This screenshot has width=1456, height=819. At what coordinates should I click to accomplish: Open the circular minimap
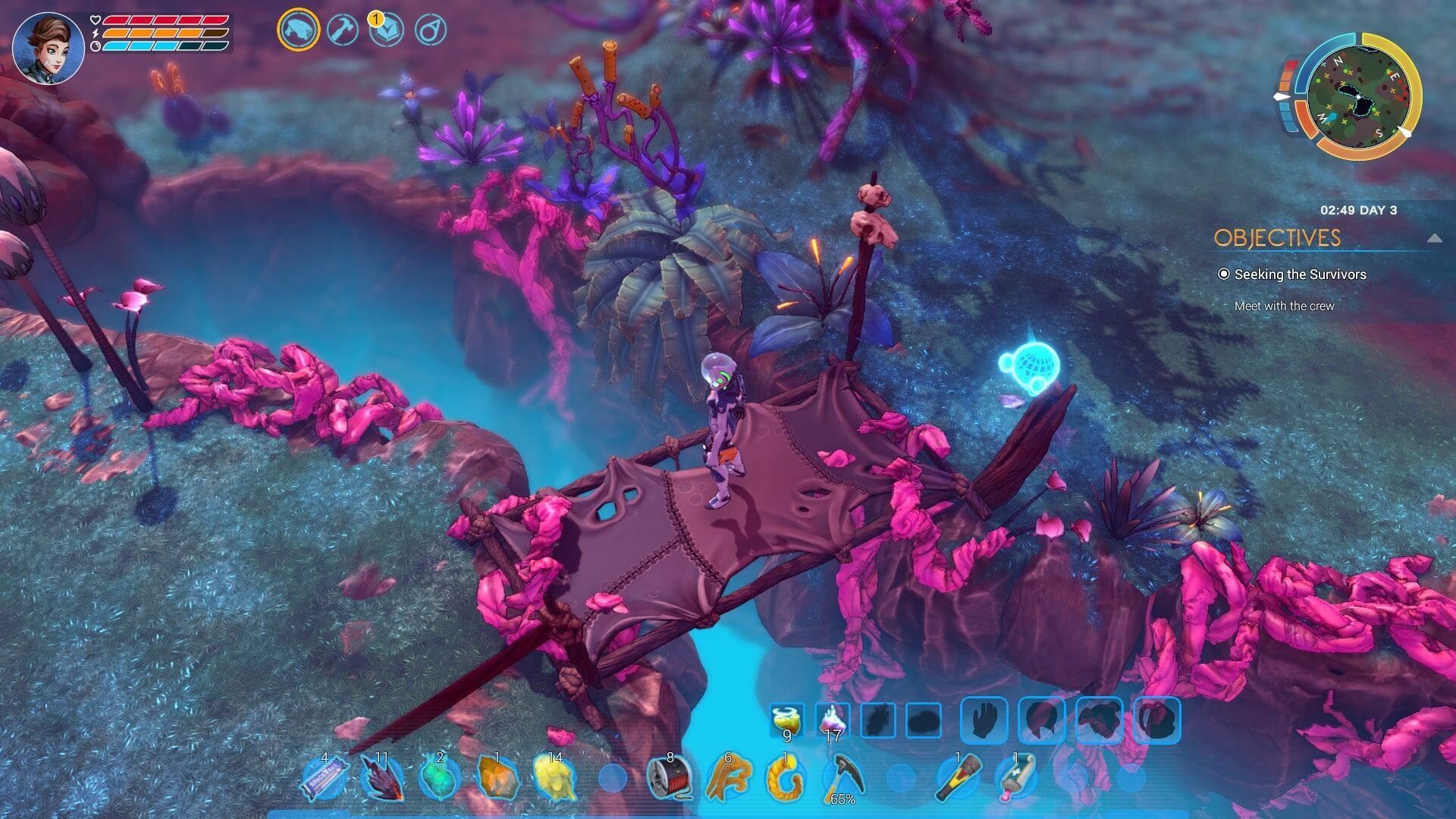tap(1360, 97)
